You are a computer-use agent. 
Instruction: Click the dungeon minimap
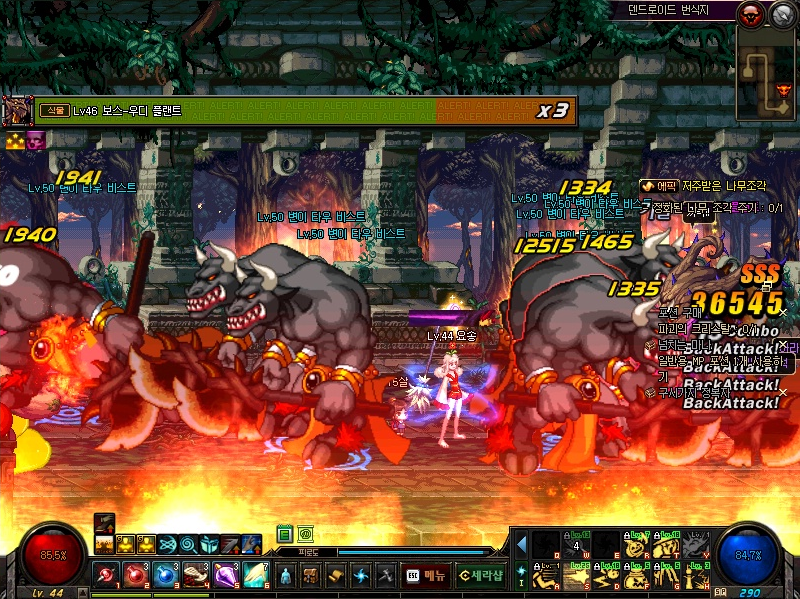click(x=767, y=70)
